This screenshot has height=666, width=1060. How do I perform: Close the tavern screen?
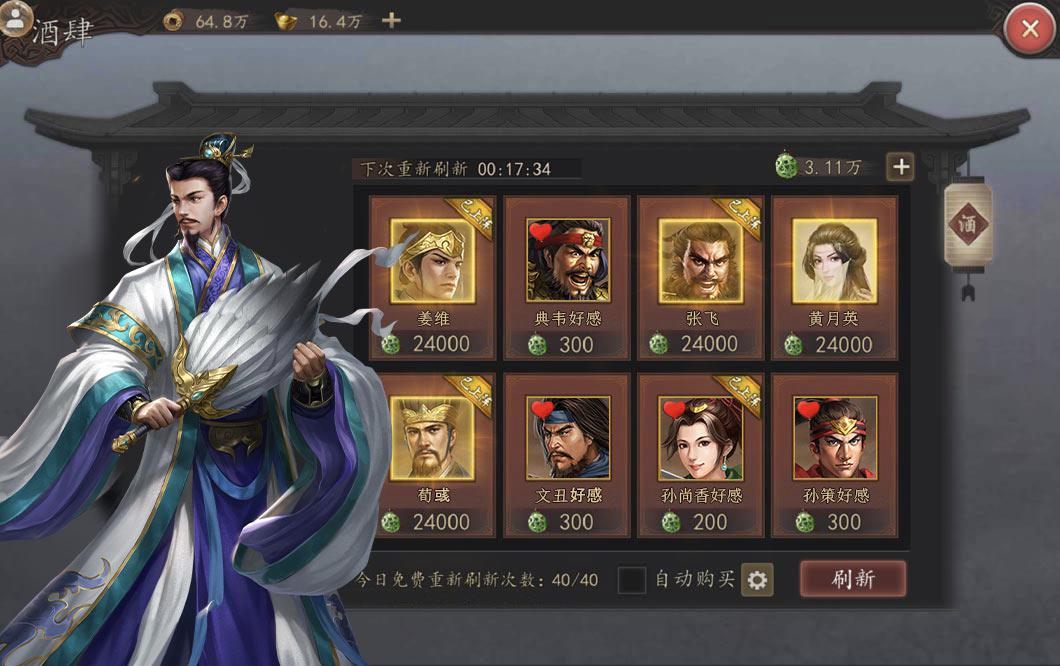(1029, 29)
